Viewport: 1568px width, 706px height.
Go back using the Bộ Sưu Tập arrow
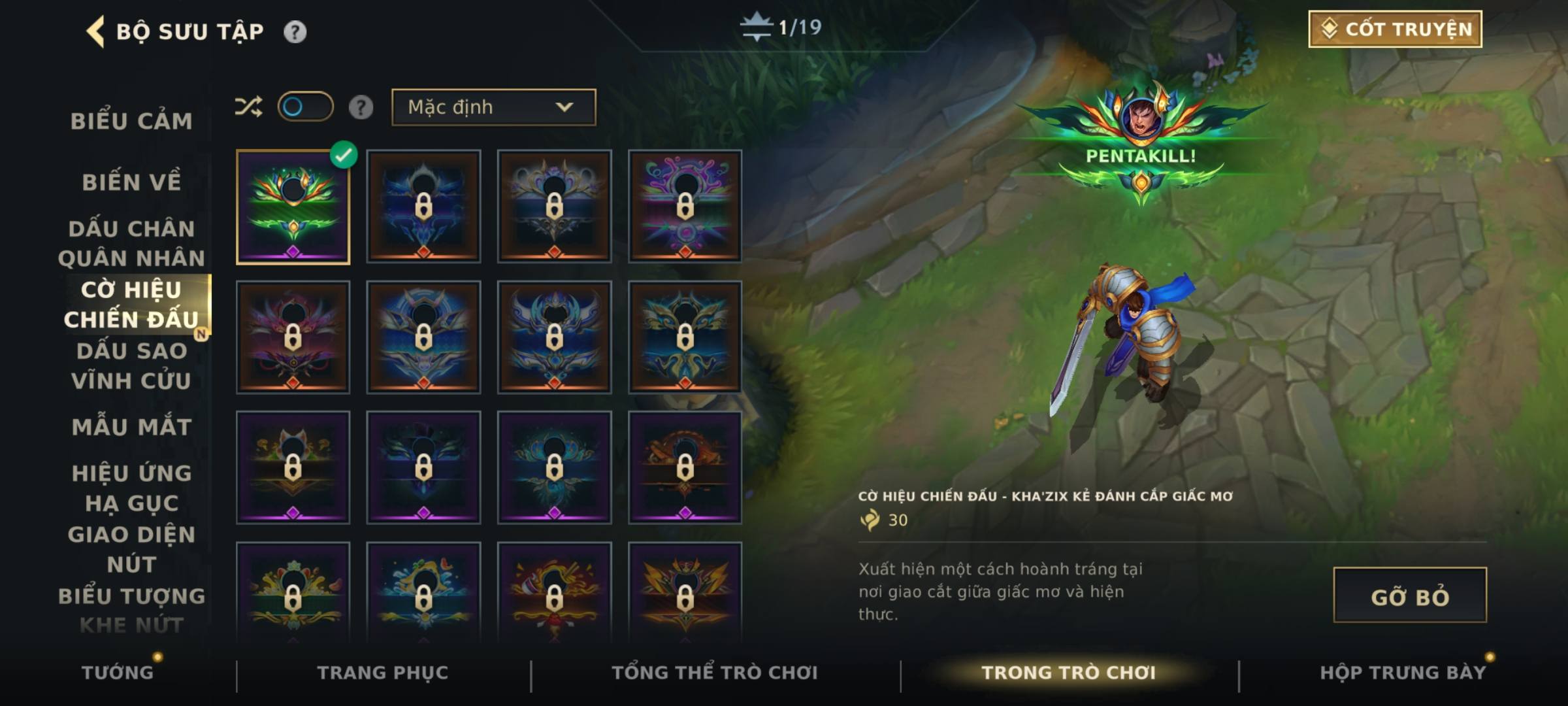(96, 31)
